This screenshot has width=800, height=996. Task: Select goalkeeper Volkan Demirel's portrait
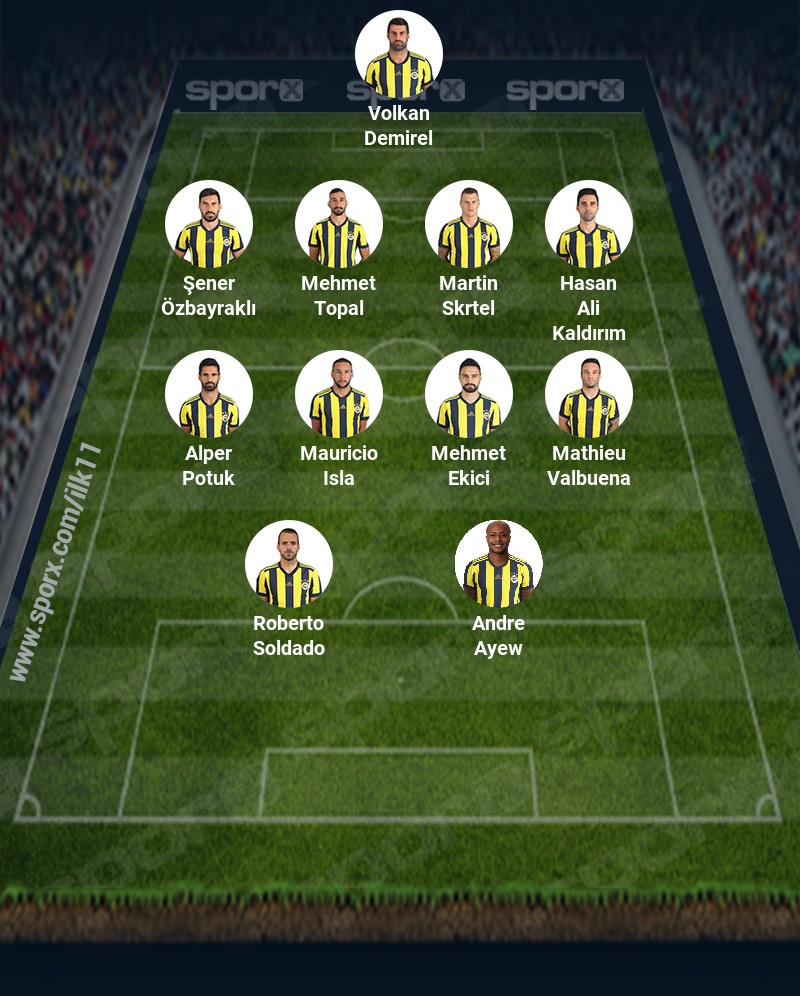[399, 55]
